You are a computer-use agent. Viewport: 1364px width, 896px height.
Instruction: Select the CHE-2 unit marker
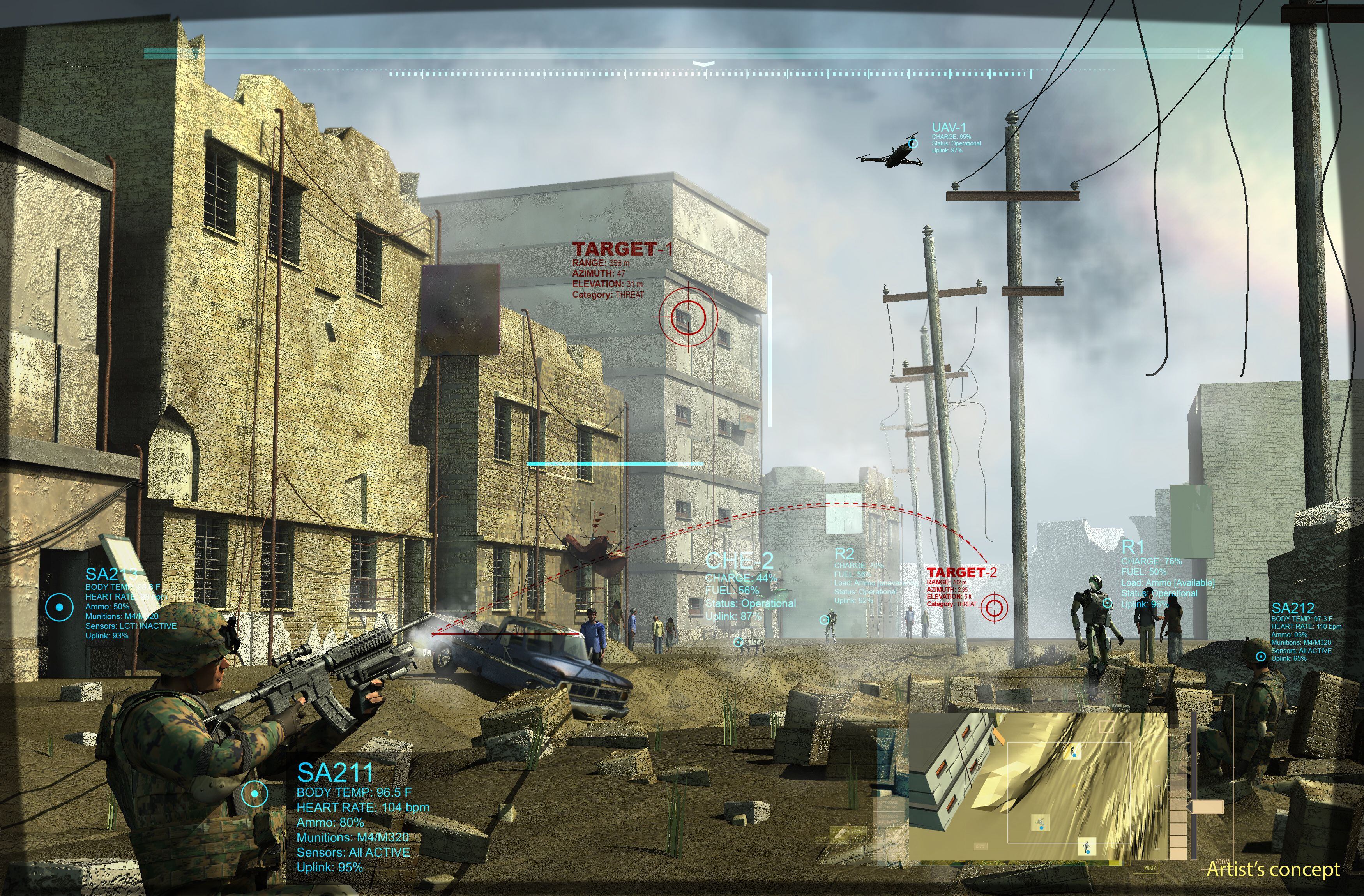[x=739, y=642]
